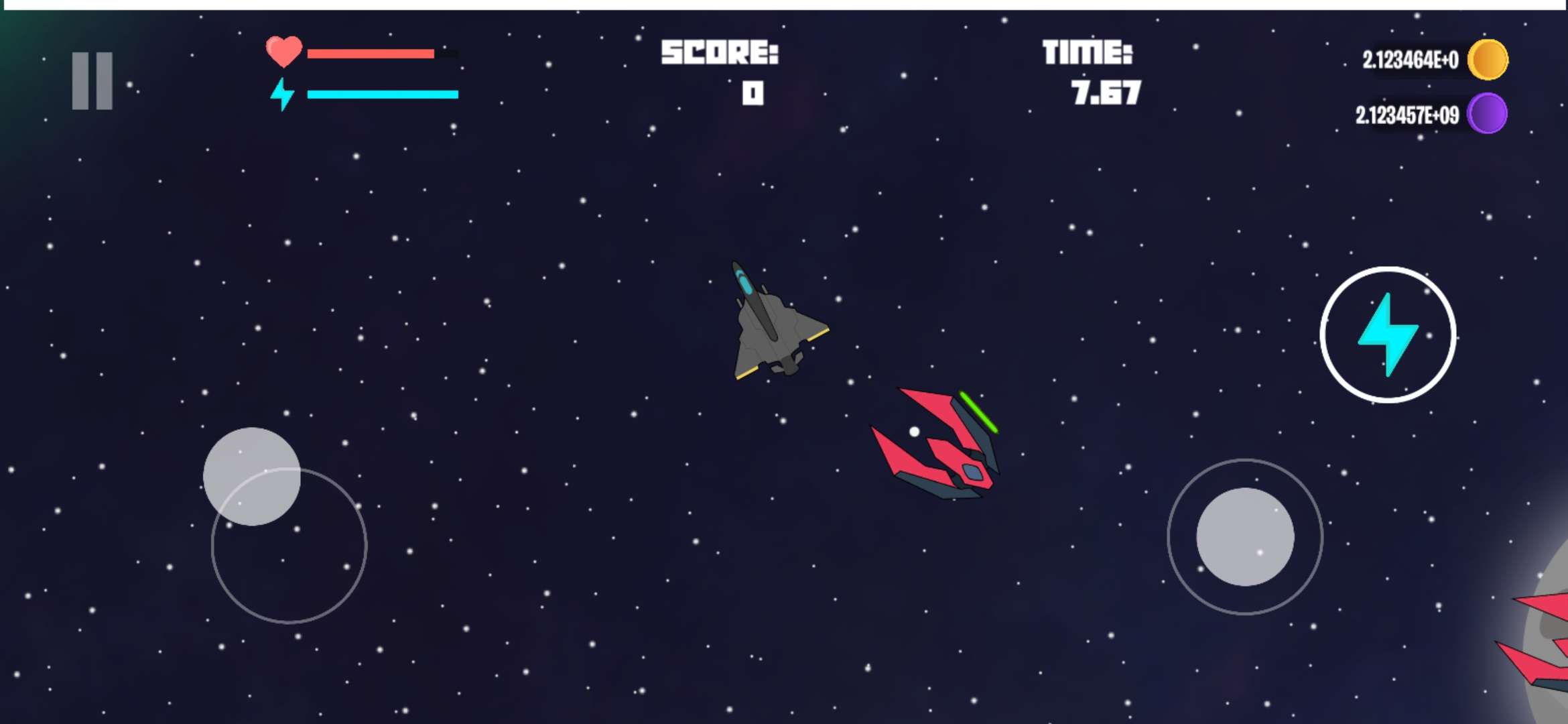
Task: Click the red health bar
Action: coord(372,54)
